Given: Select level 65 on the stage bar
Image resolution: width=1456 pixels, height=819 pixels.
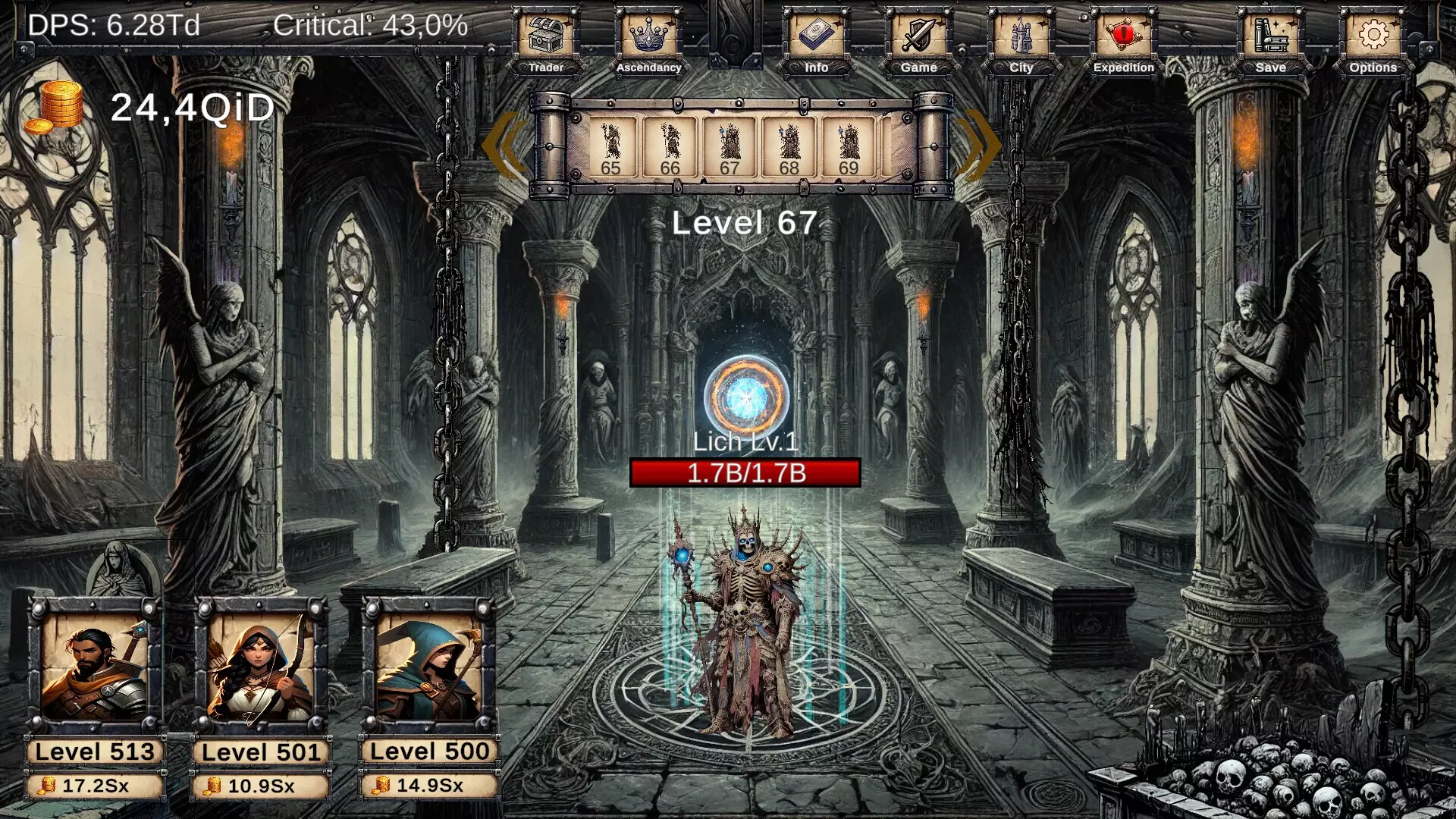Looking at the screenshot, I should [610, 148].
